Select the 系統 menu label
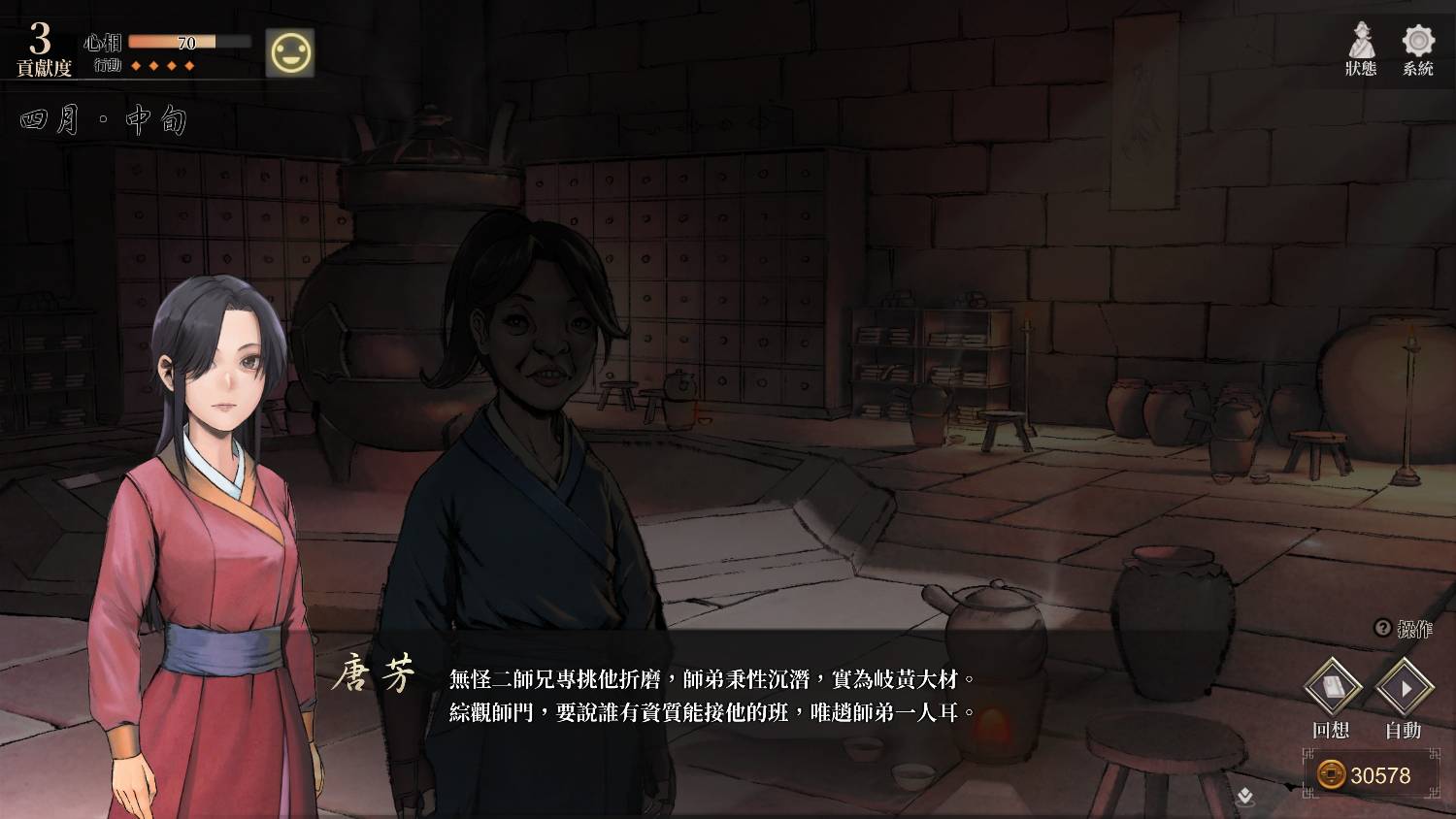Screen dimensions: 1456x819 click(x=1417, y=68)
